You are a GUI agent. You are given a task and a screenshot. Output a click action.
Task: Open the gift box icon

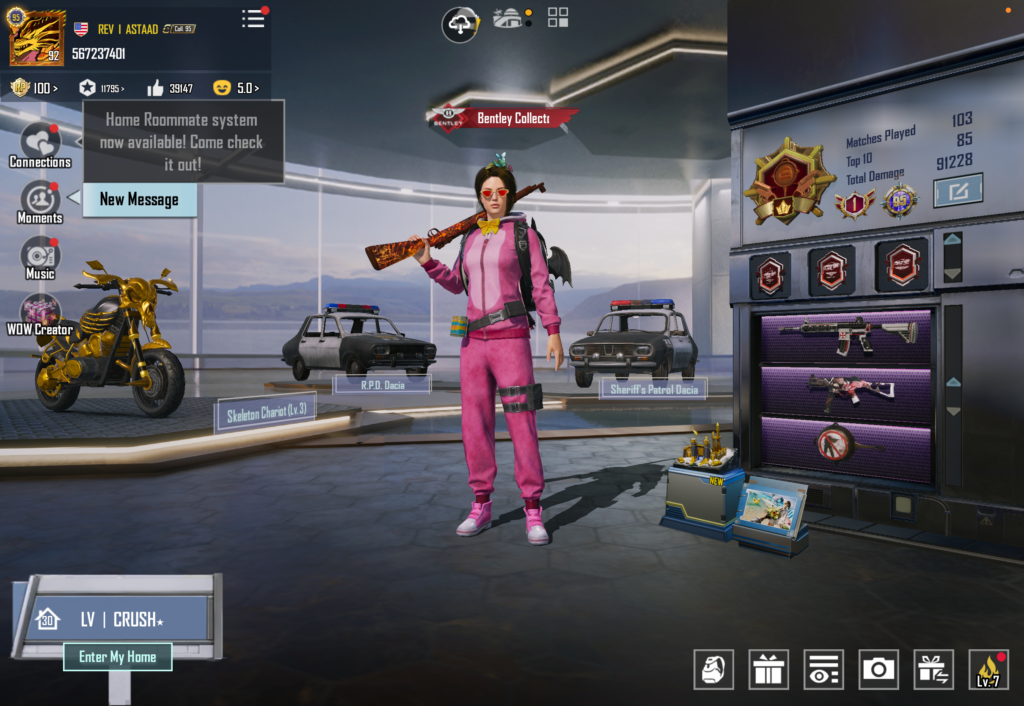[x=768, y=669]
